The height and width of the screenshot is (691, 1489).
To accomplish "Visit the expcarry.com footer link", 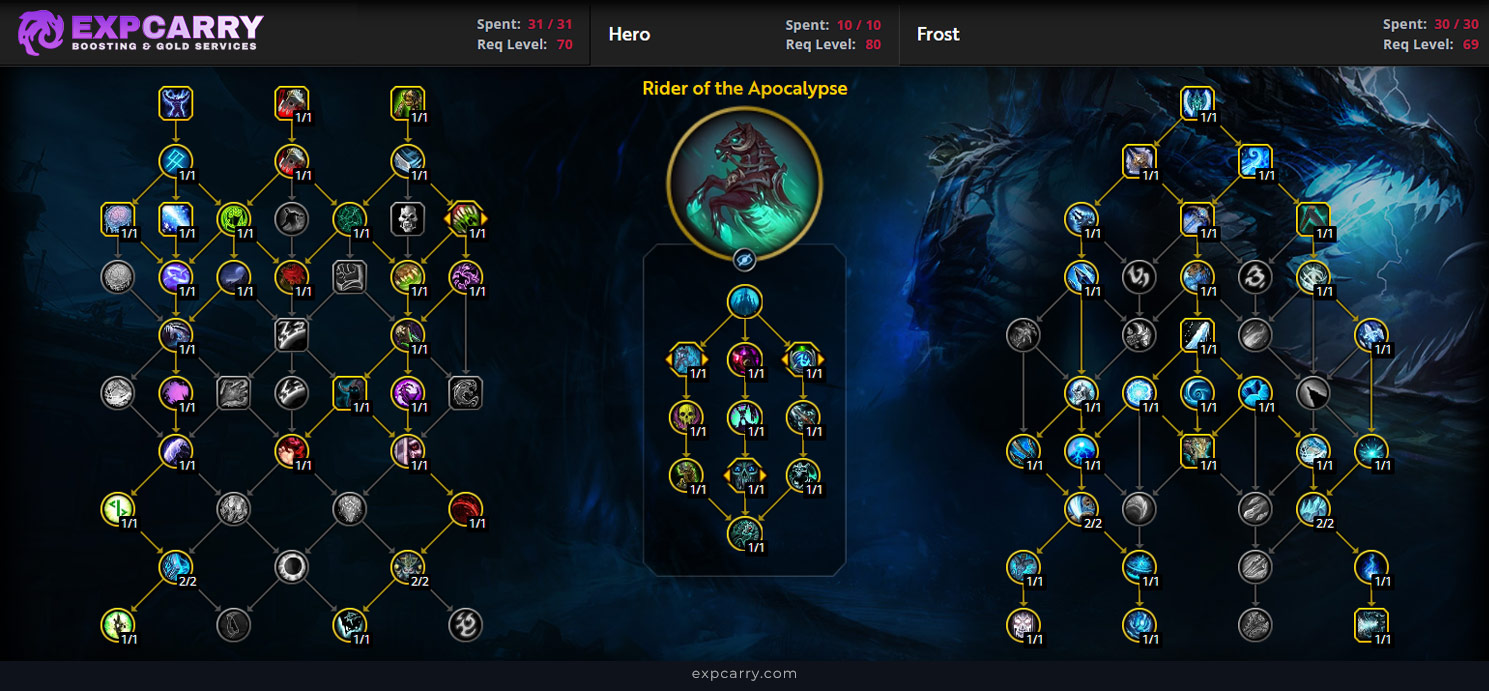I will tap(744, 673).
